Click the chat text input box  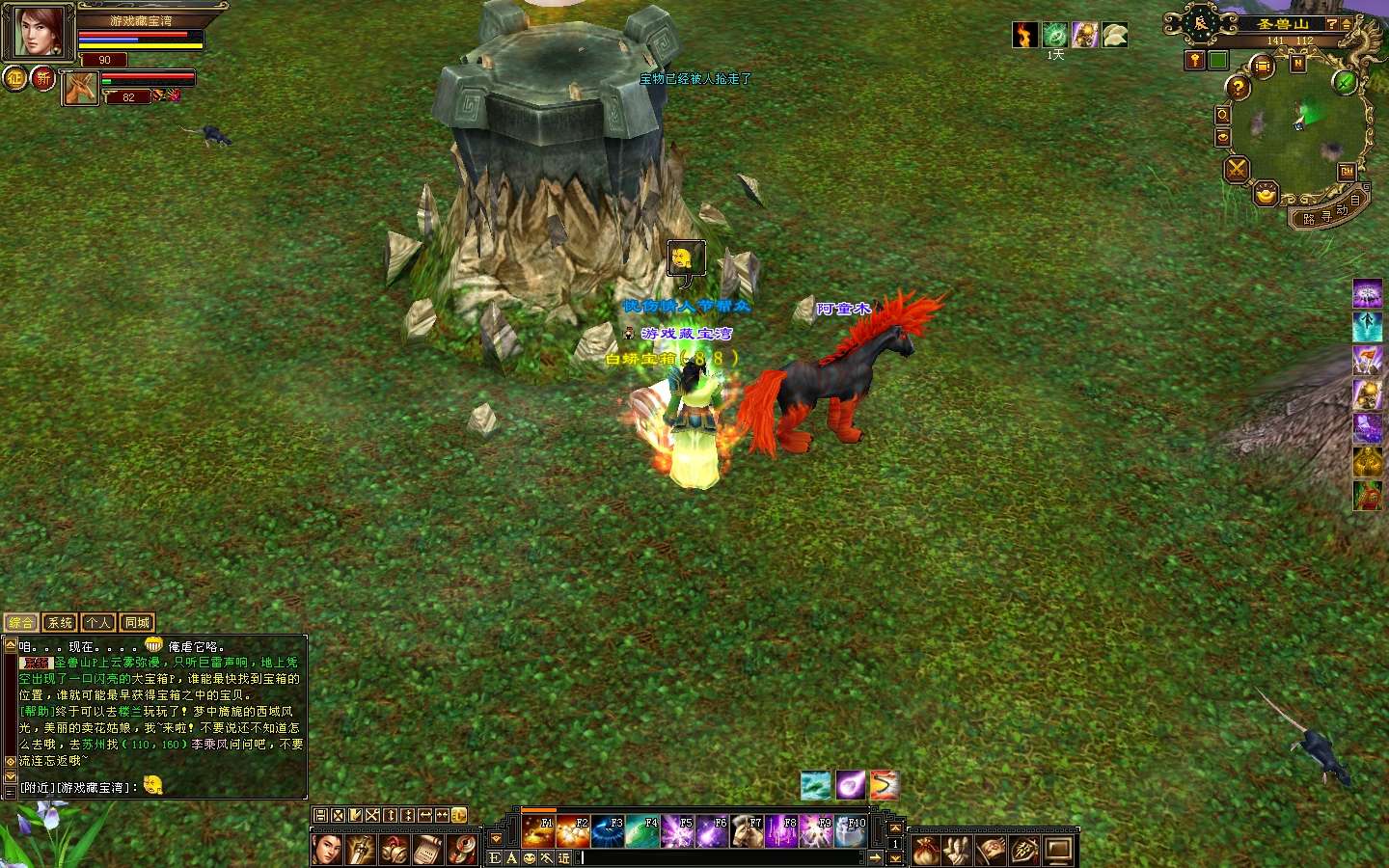(x=723, y=857)
